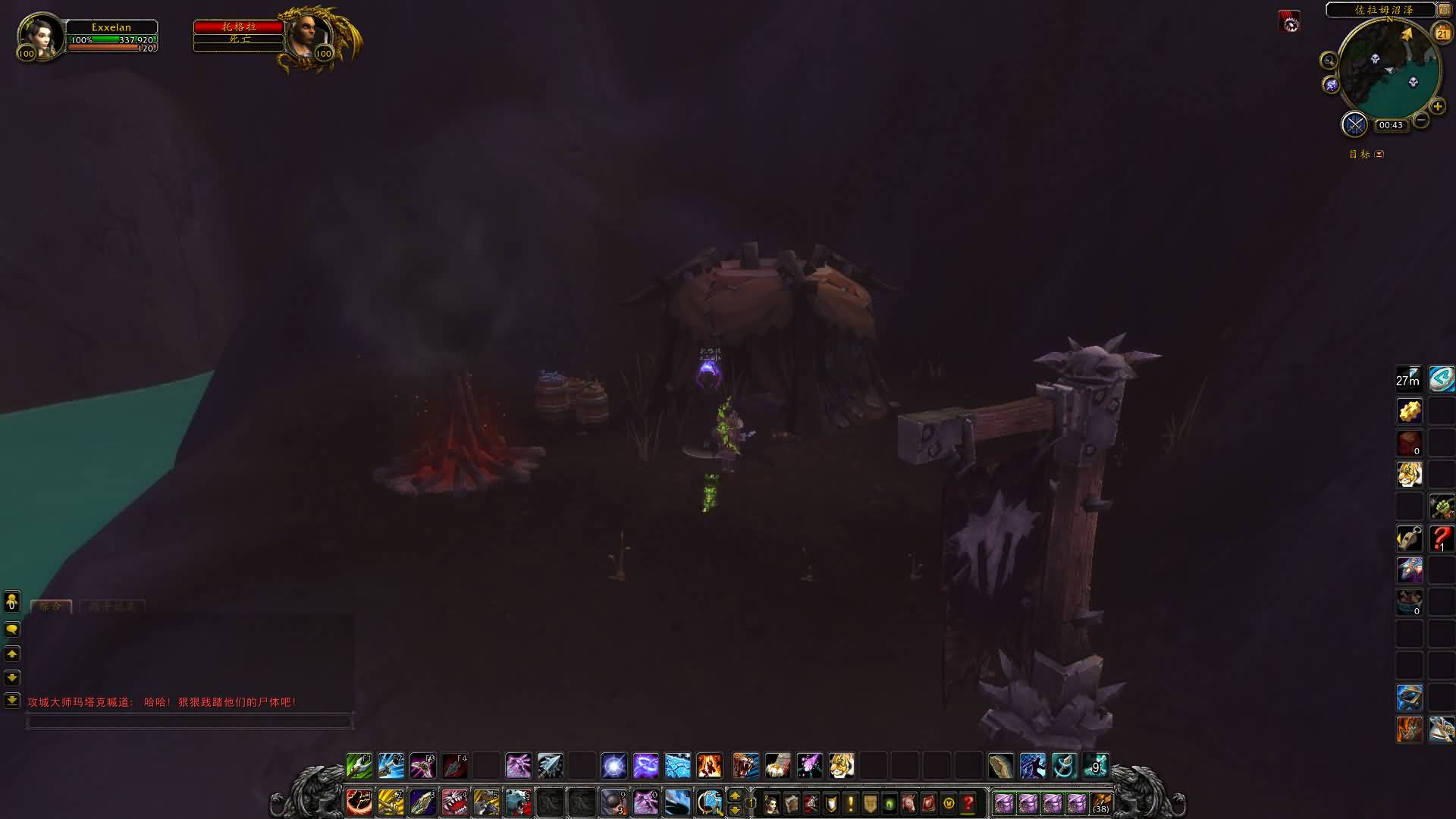1456x819 pixels.
Task: Activate the flame ability on the top bar
Action: [x=709, y=766]
